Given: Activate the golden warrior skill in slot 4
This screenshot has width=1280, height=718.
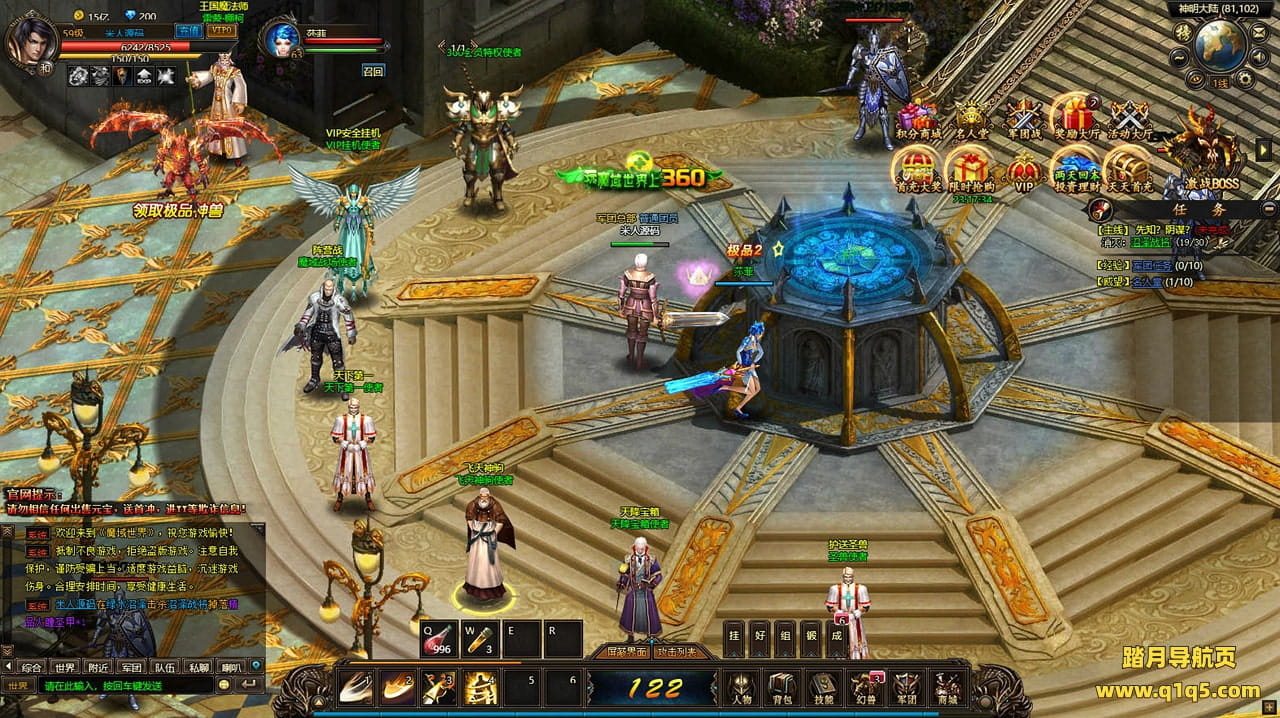Looking at the screenshot, I should pyautogui.click(x=481, y=687).
